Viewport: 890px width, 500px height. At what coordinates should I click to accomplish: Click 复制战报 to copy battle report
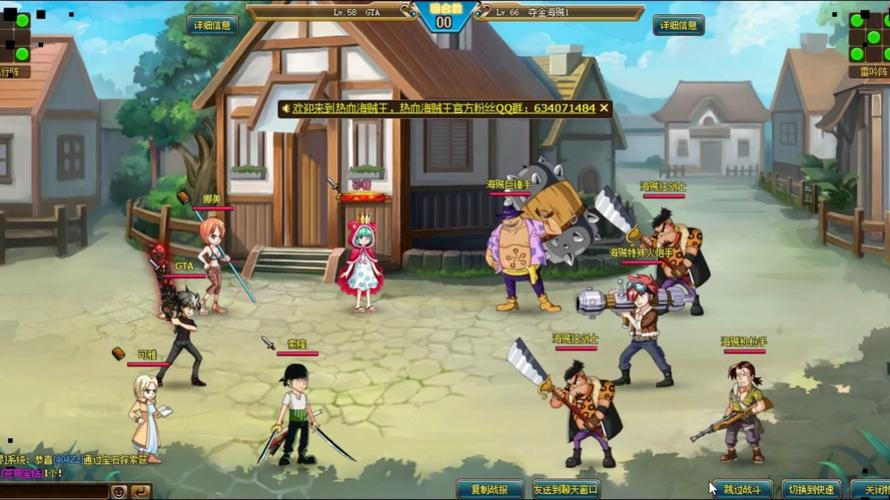pyautogui.click(x=490, y=490)
